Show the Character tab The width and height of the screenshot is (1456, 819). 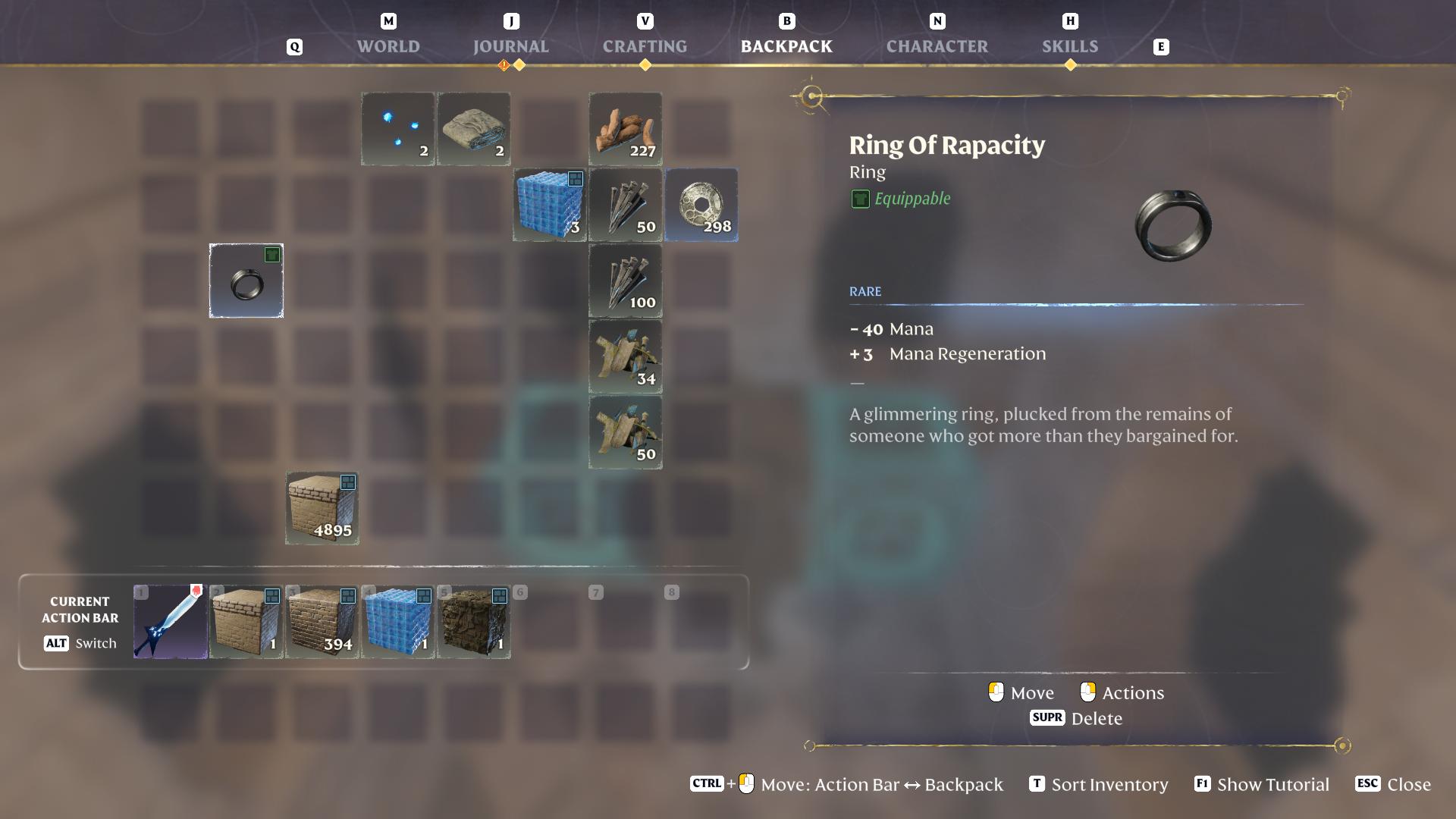937,46
